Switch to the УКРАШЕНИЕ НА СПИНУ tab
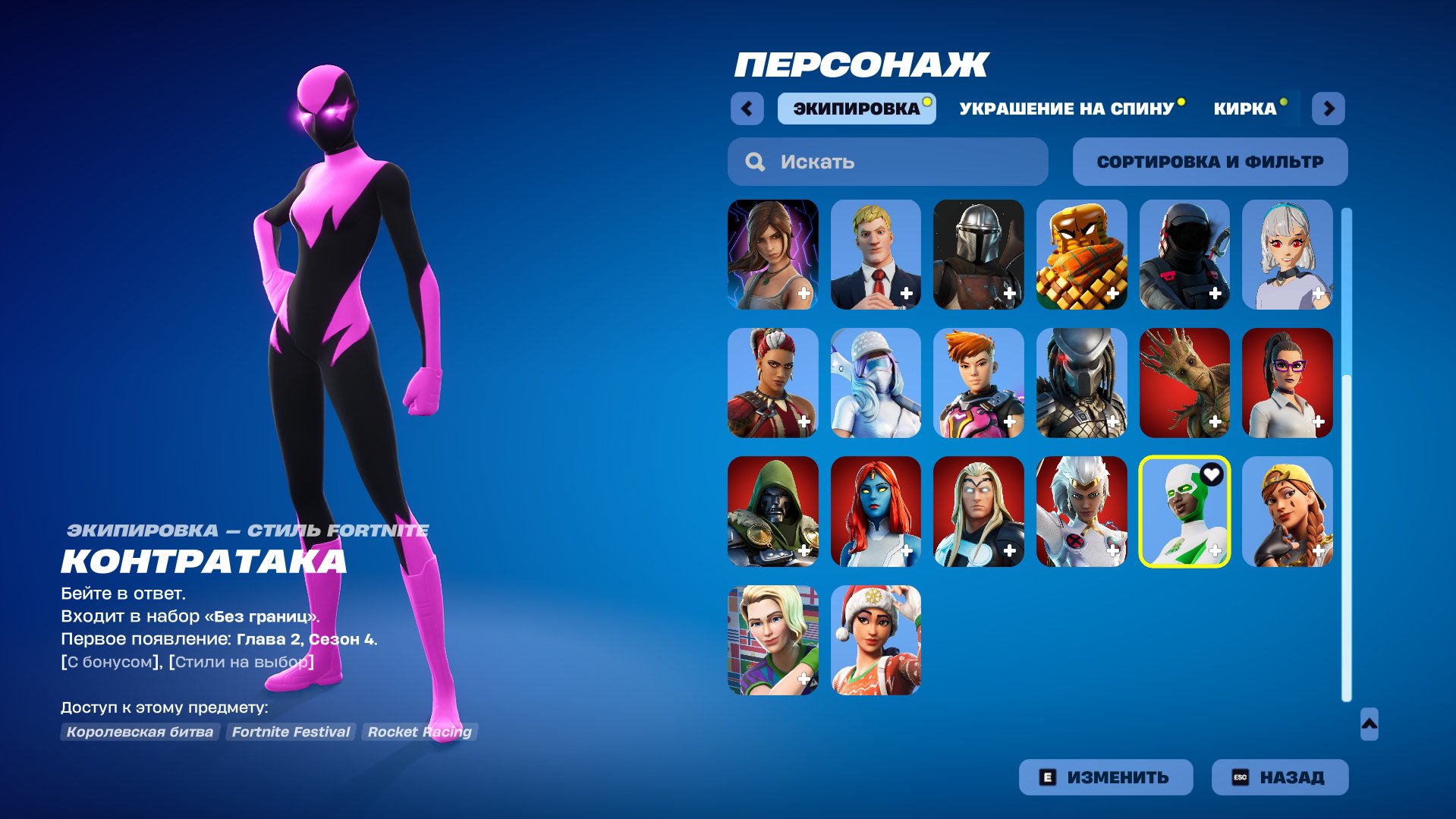The width and height of the screenshot is (1456, 819). click(1065, 108)
